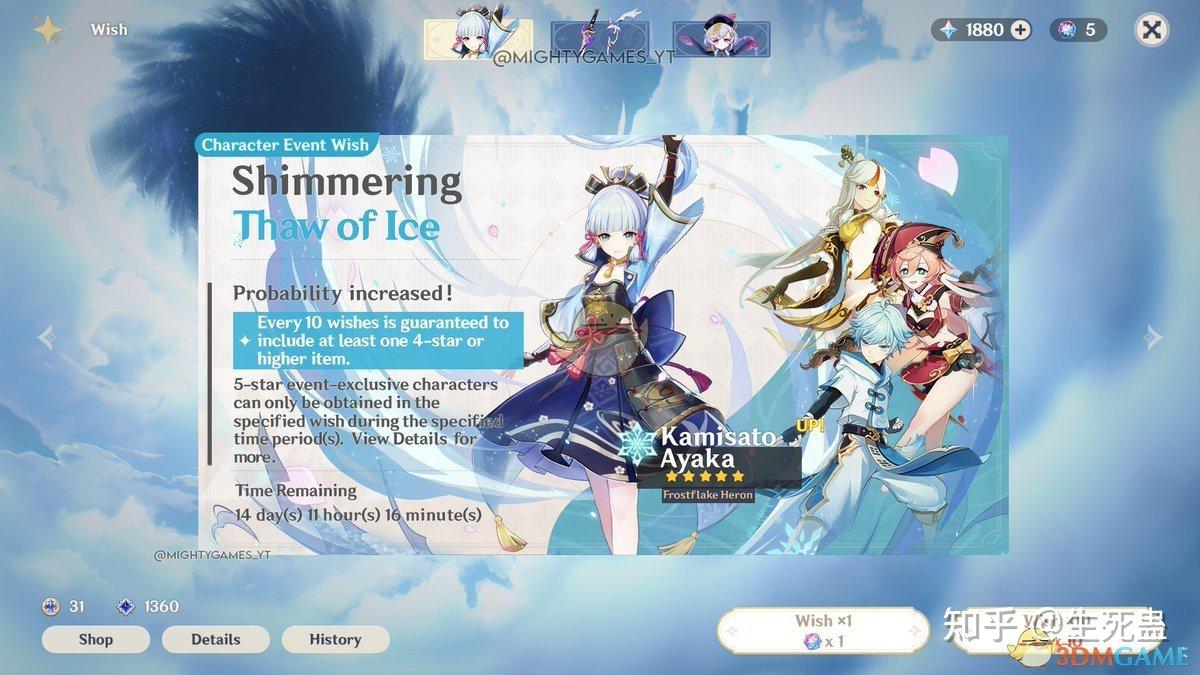Switch to the standard wish banner tab

720,38
